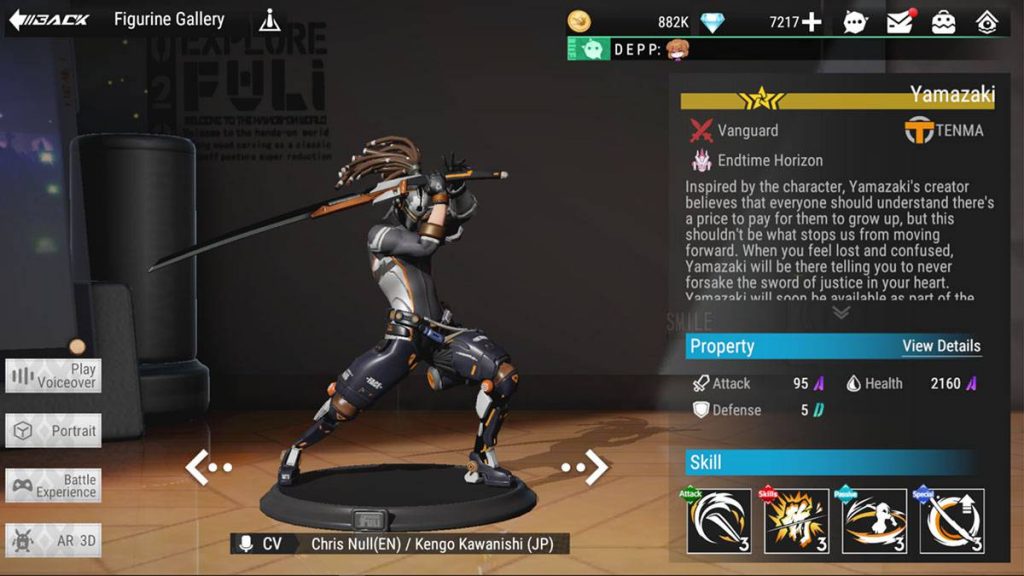Open the home base icon
1024x576 pixels.
point(987,22)
